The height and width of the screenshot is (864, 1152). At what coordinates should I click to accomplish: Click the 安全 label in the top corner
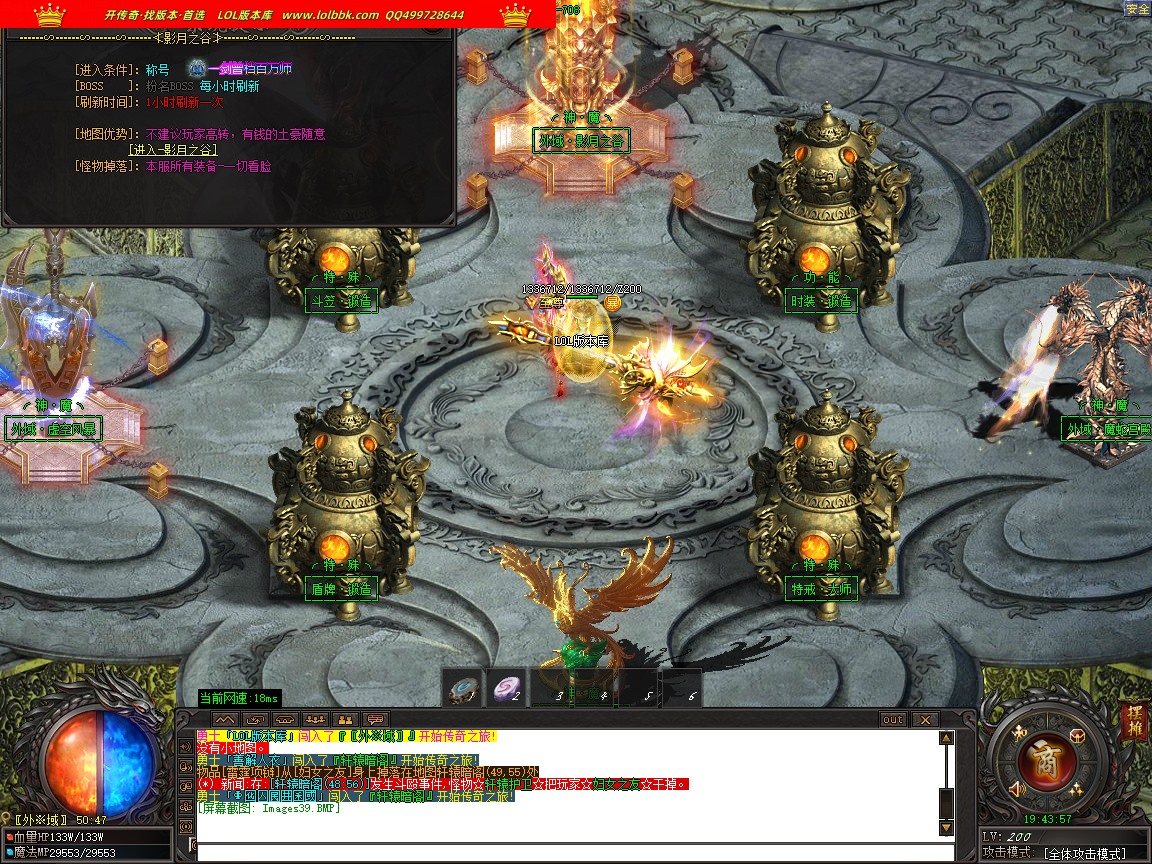coord(1137,9)
